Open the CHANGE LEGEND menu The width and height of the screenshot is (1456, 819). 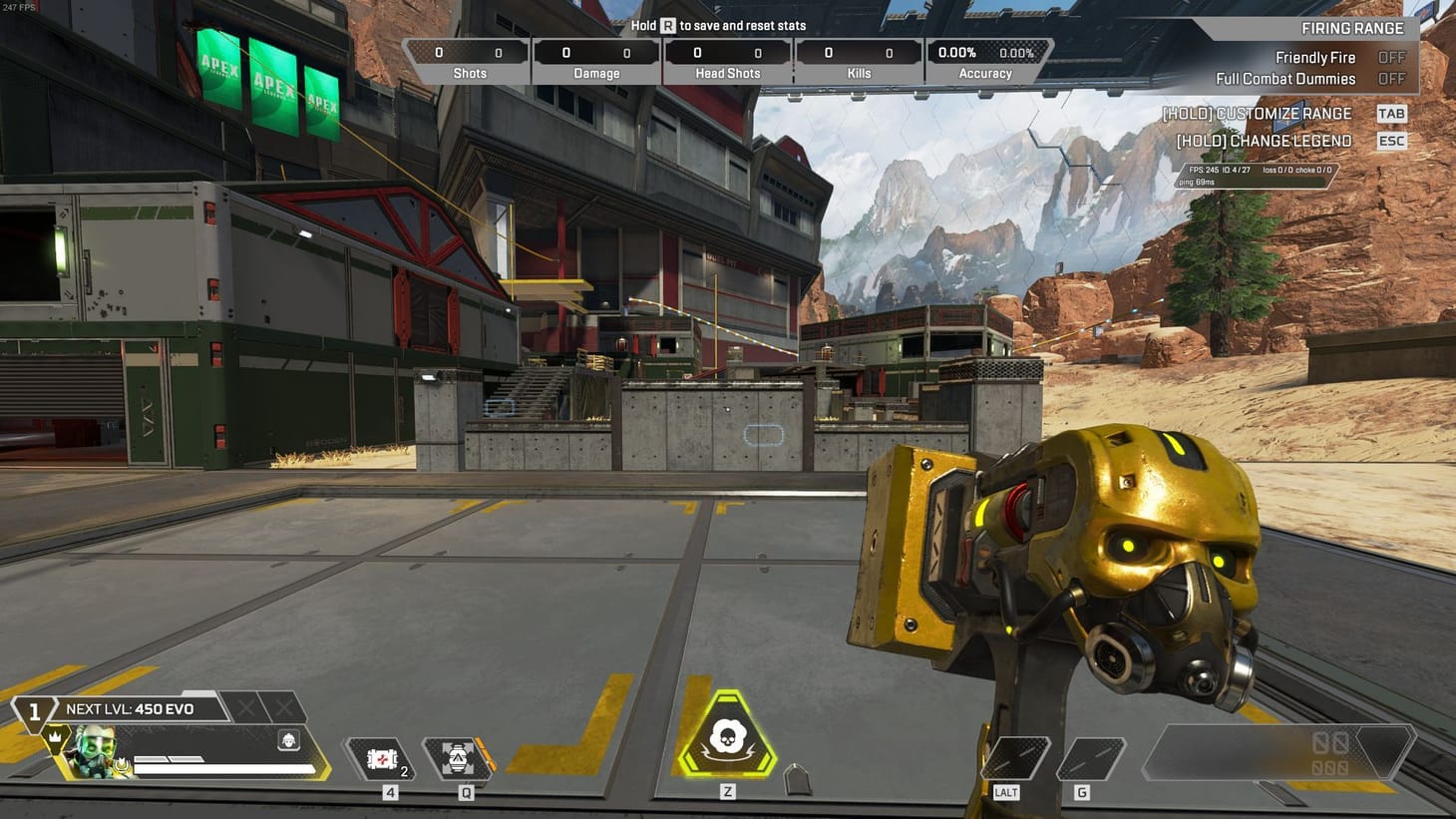(1262, 141)
